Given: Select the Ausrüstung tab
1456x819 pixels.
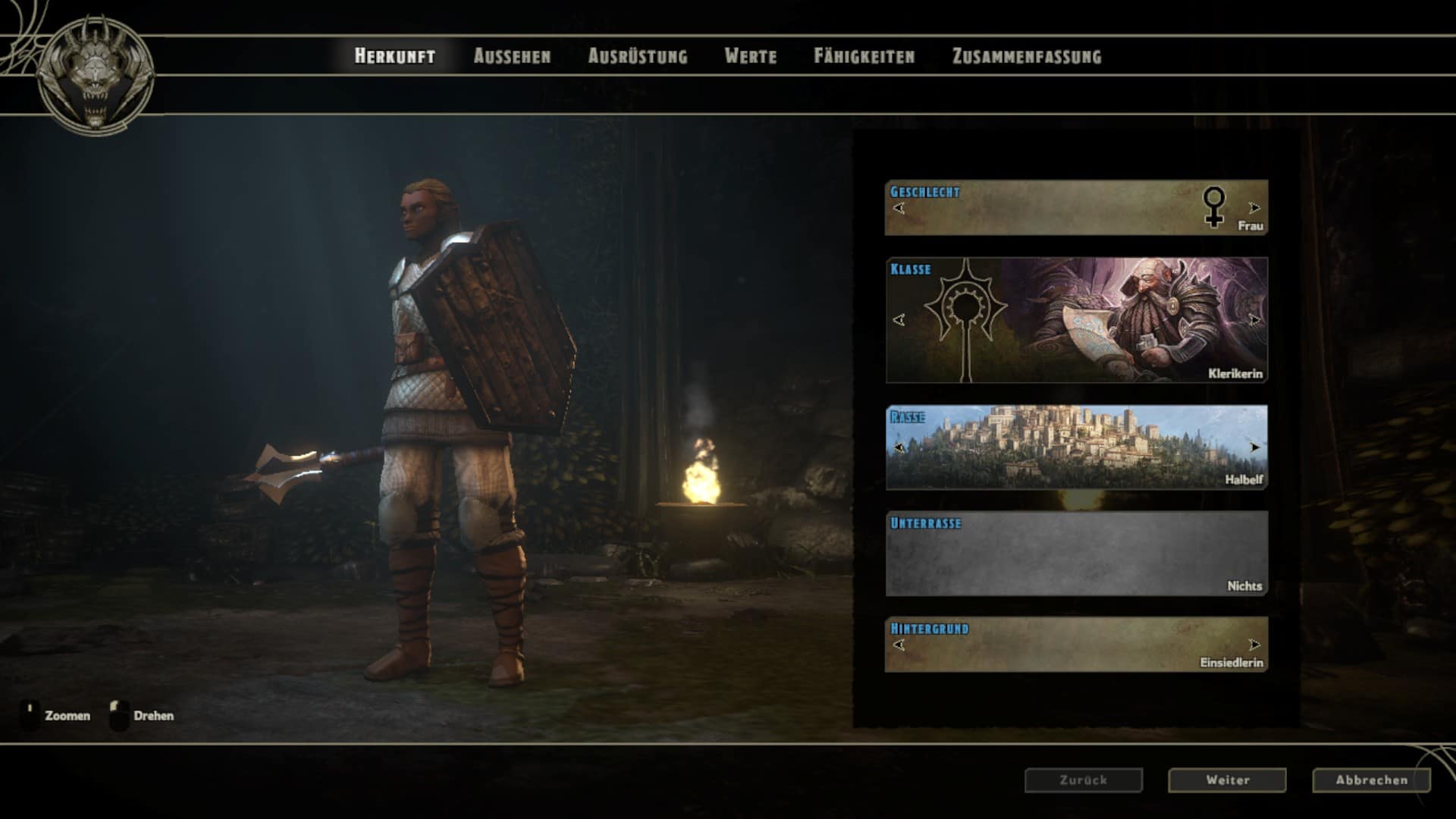Looking at the screenshot, I should coord(638,56).
